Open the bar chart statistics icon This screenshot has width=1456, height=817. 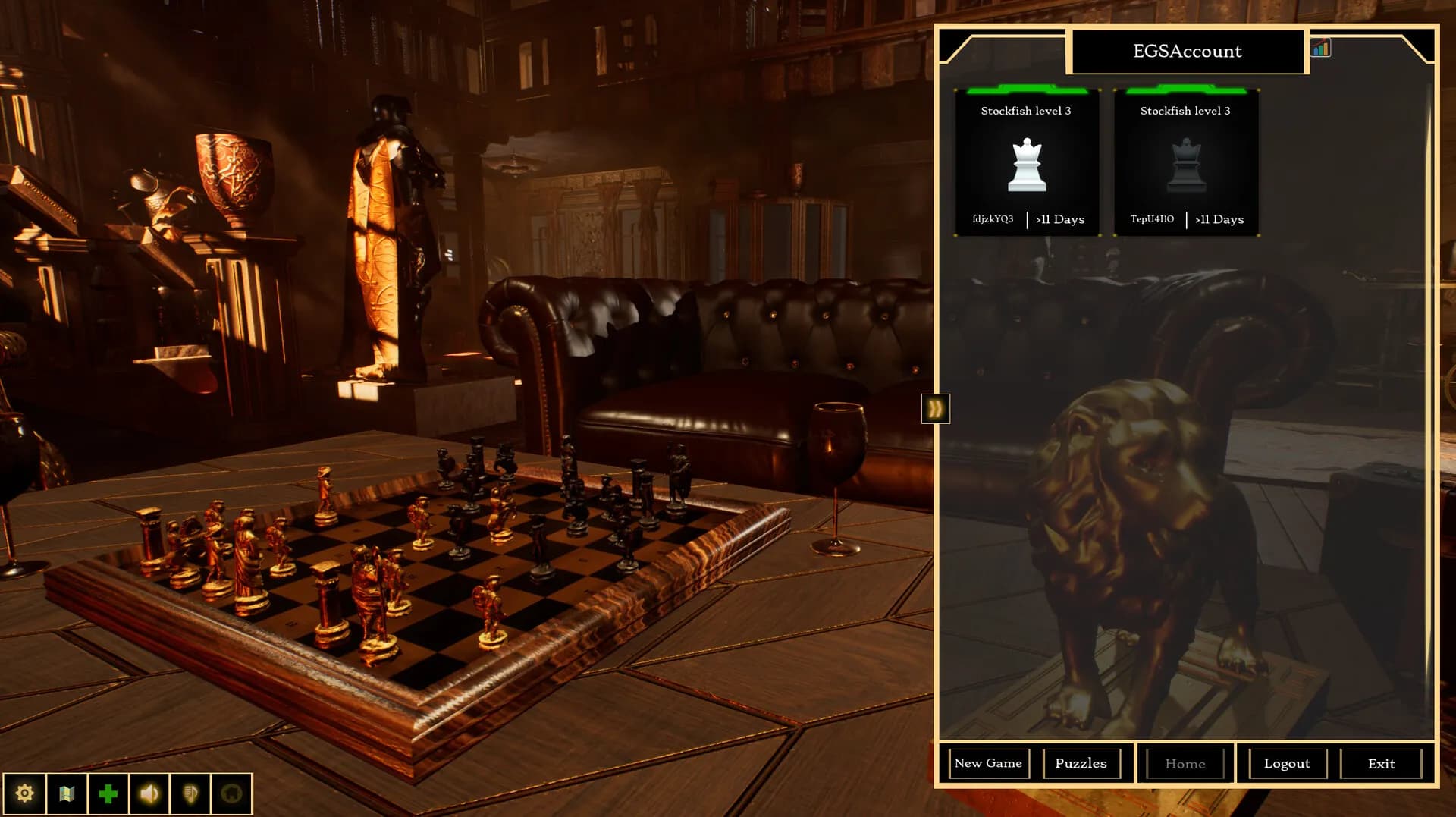1320,49
